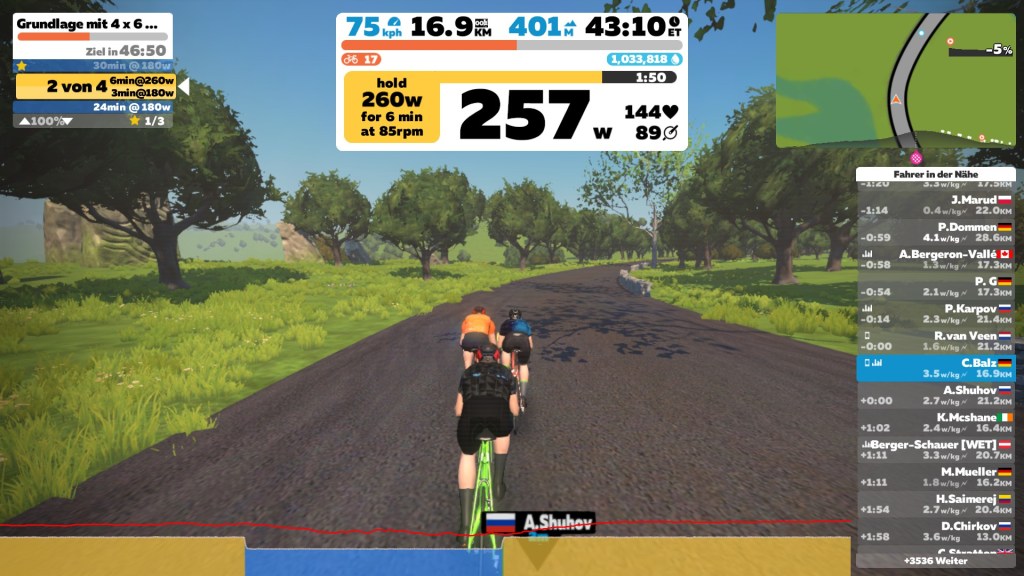
Task: Select the current 2 von 4 interval block
Action: click(96, 87)
